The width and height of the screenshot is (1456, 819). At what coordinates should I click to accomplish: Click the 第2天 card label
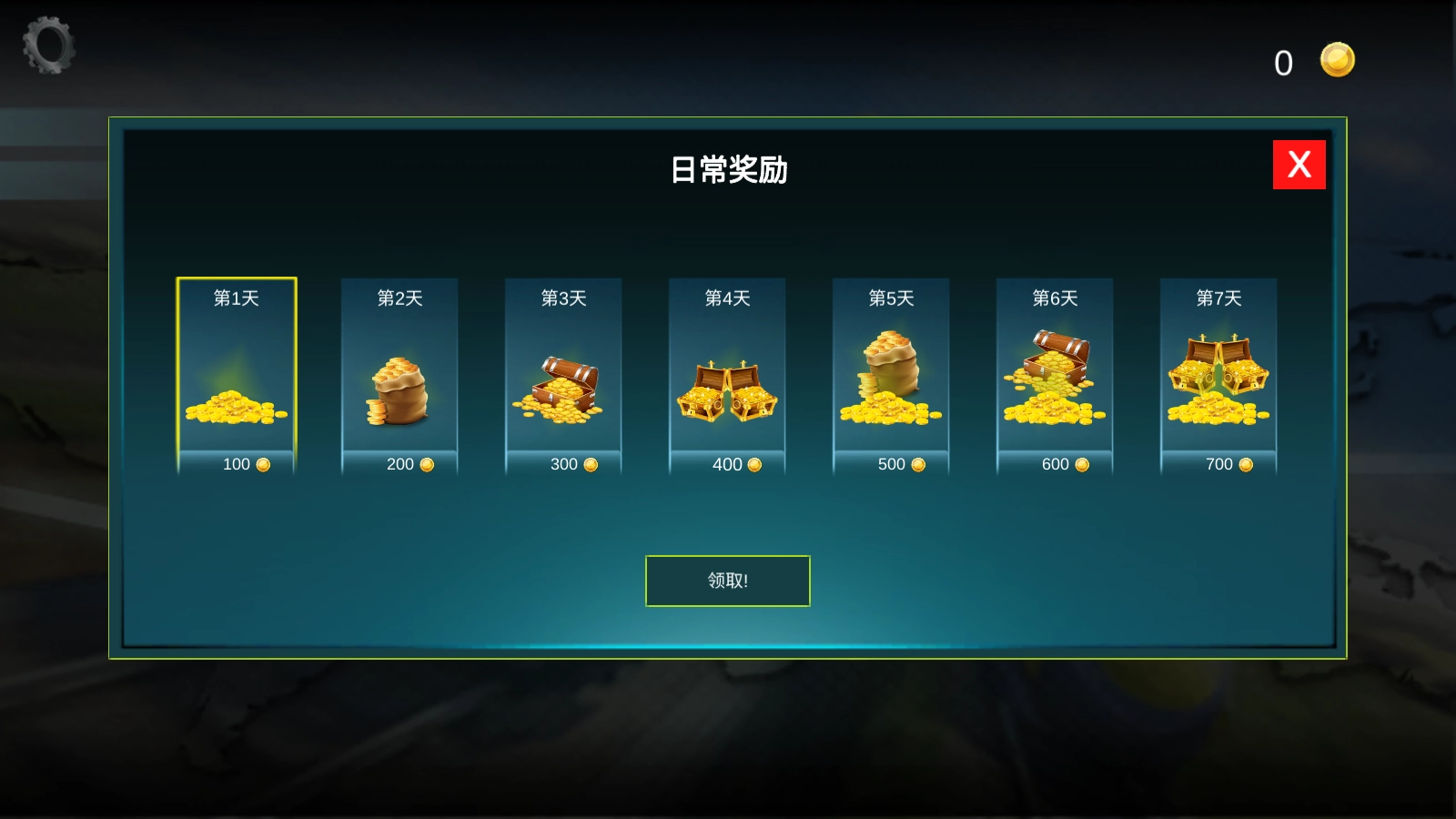399,296
